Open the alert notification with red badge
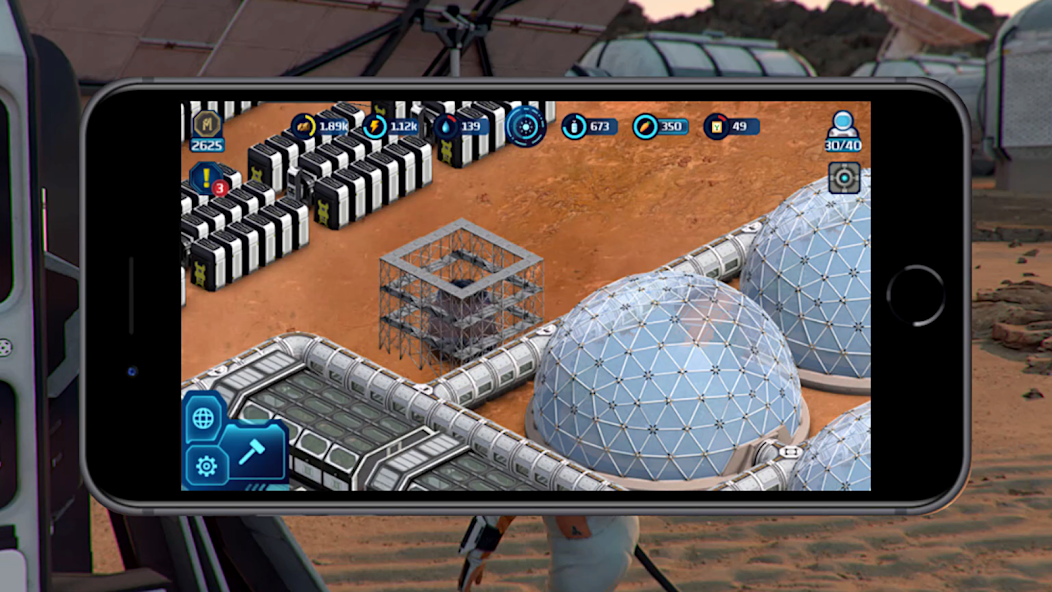The image size is (1052, 592). (206, 179)
